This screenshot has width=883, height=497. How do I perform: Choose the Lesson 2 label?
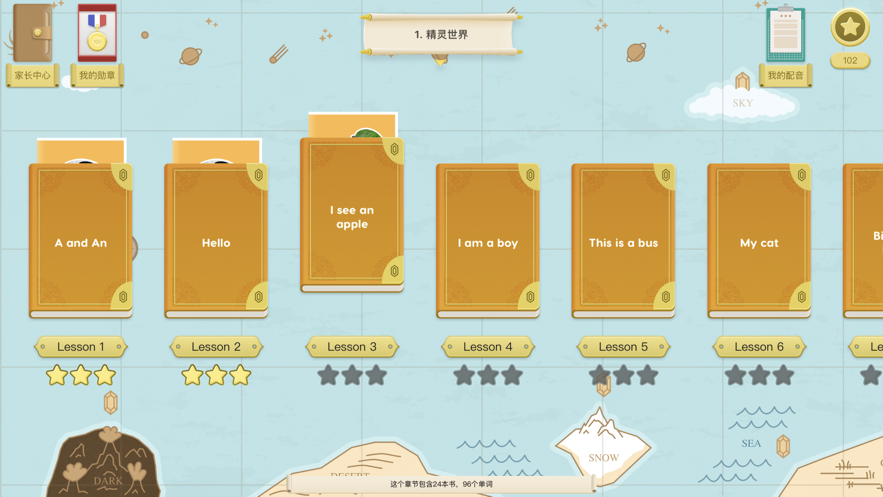(216, 347)
